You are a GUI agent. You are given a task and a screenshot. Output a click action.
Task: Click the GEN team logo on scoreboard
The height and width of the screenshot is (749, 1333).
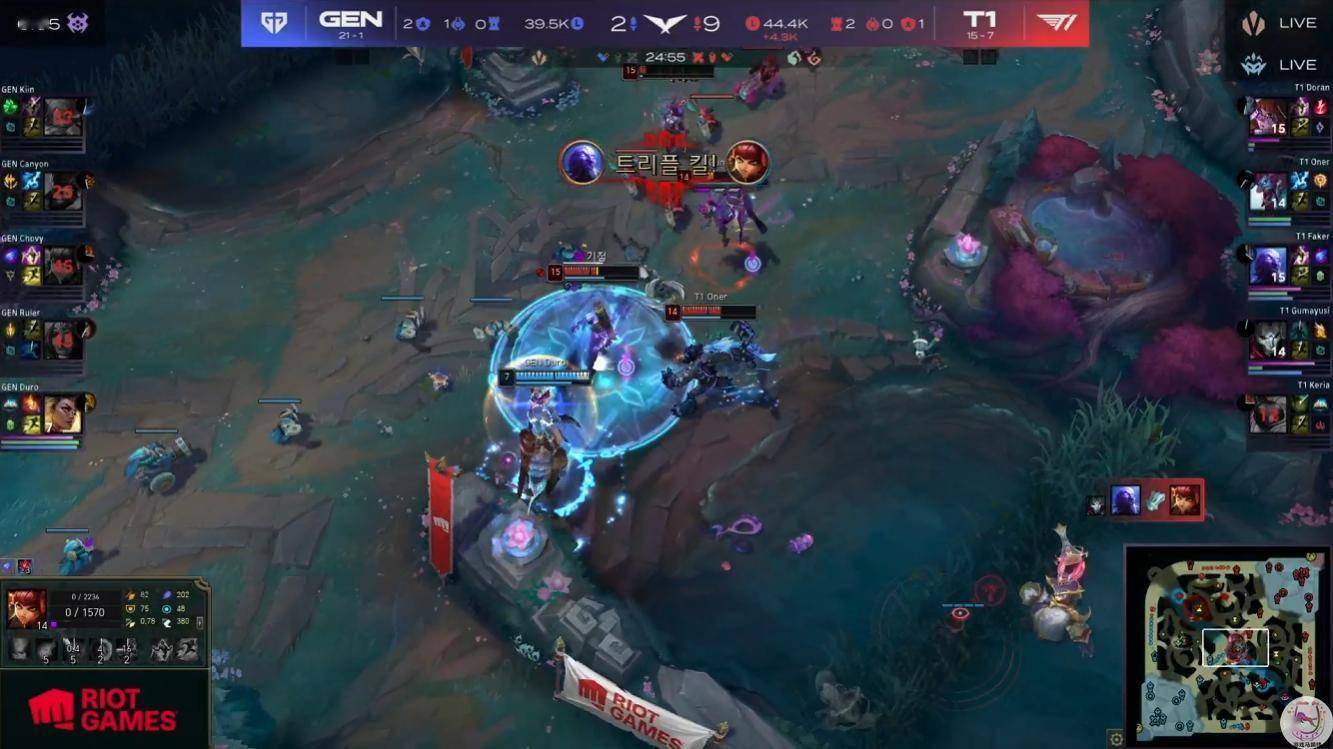(x=274, y=22)
